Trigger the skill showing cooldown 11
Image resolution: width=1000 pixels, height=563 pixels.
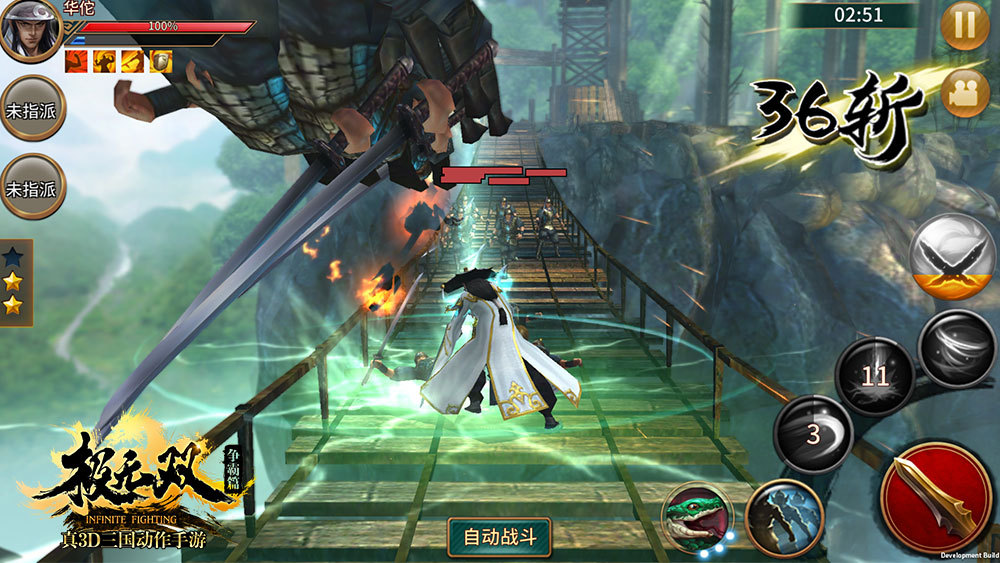pyautogui.click(x=875, y=376)
